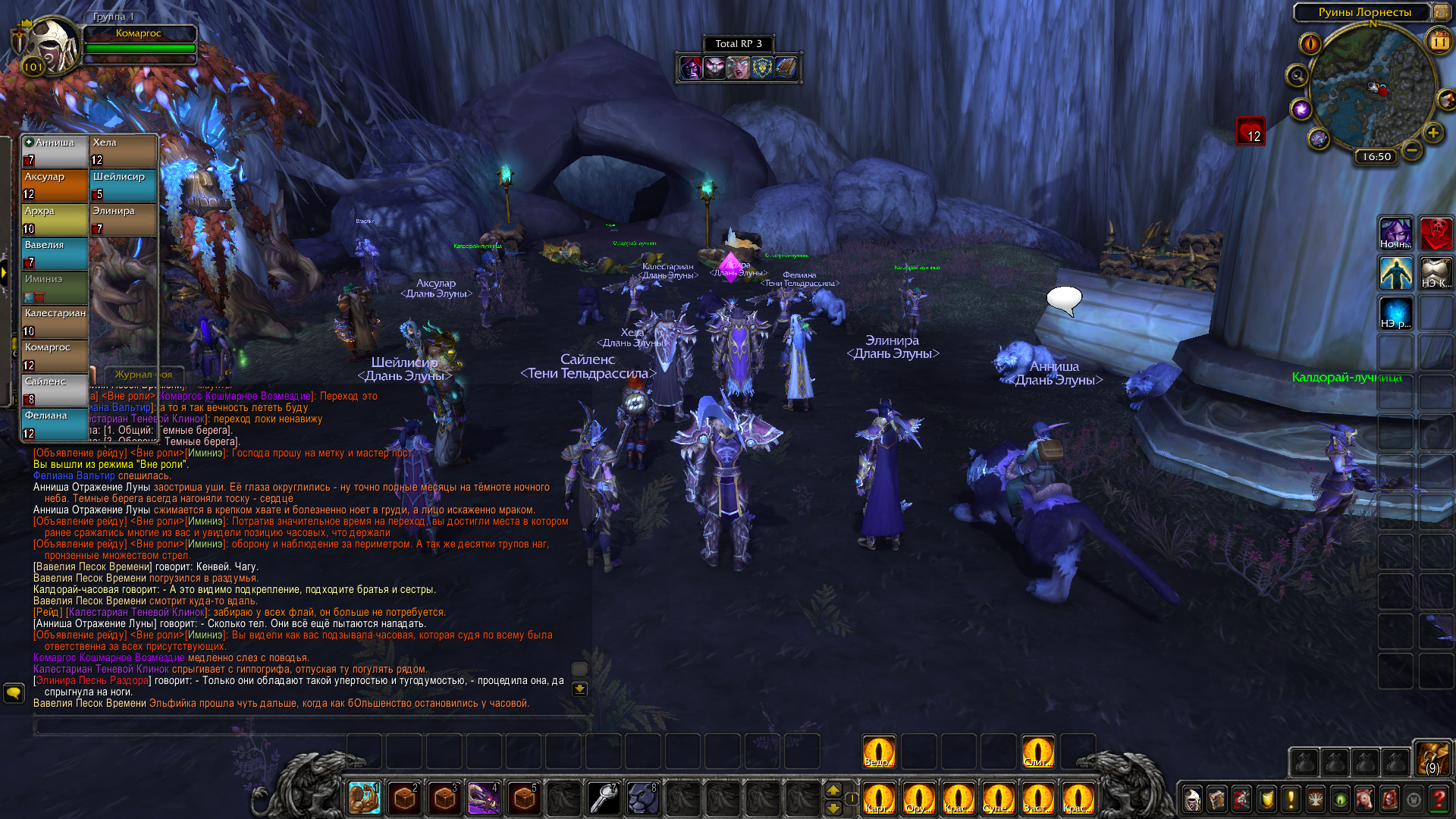Open the red question mark help button
The width and height of the screenshot is (1456, 819).
pos(1438,799)
